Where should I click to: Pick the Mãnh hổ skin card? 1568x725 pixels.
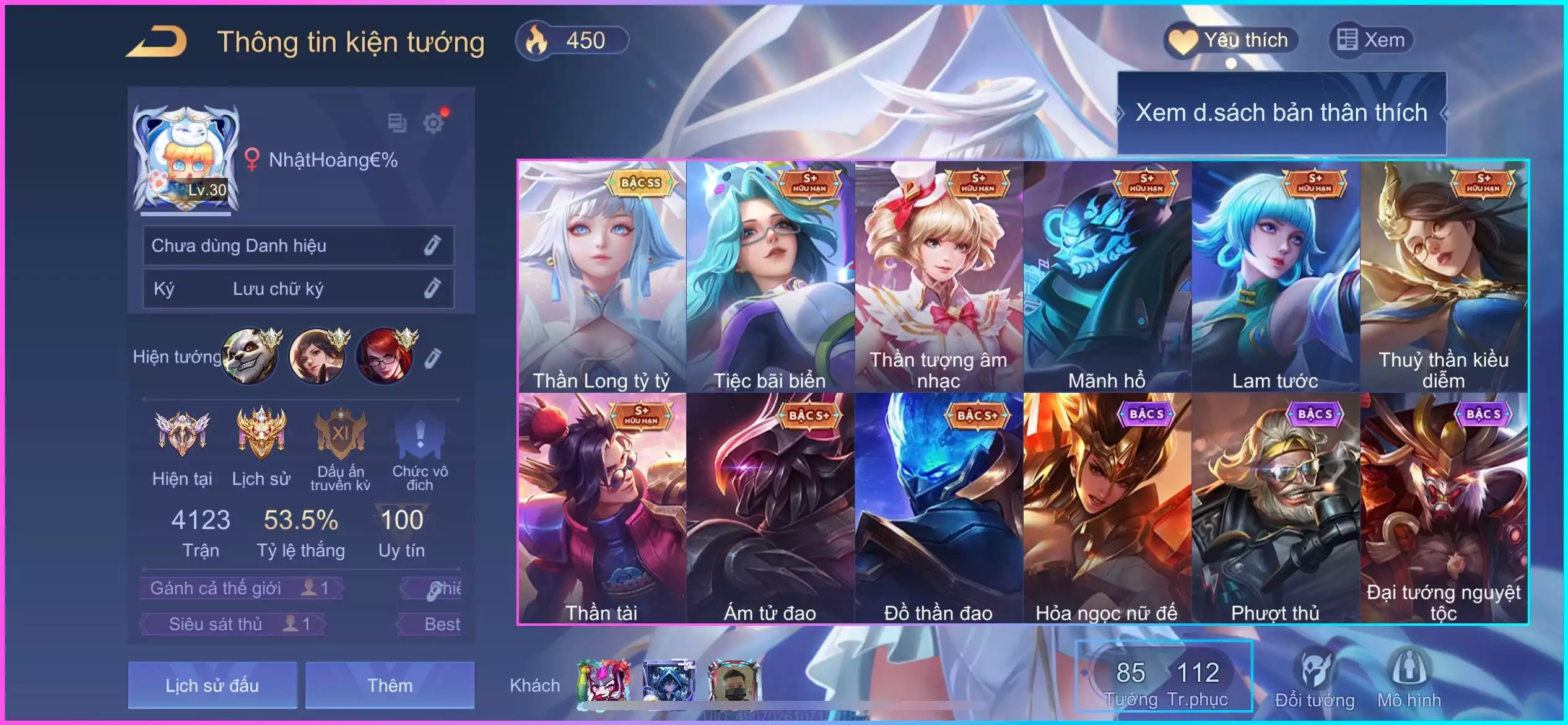(x=1107, y=276)
